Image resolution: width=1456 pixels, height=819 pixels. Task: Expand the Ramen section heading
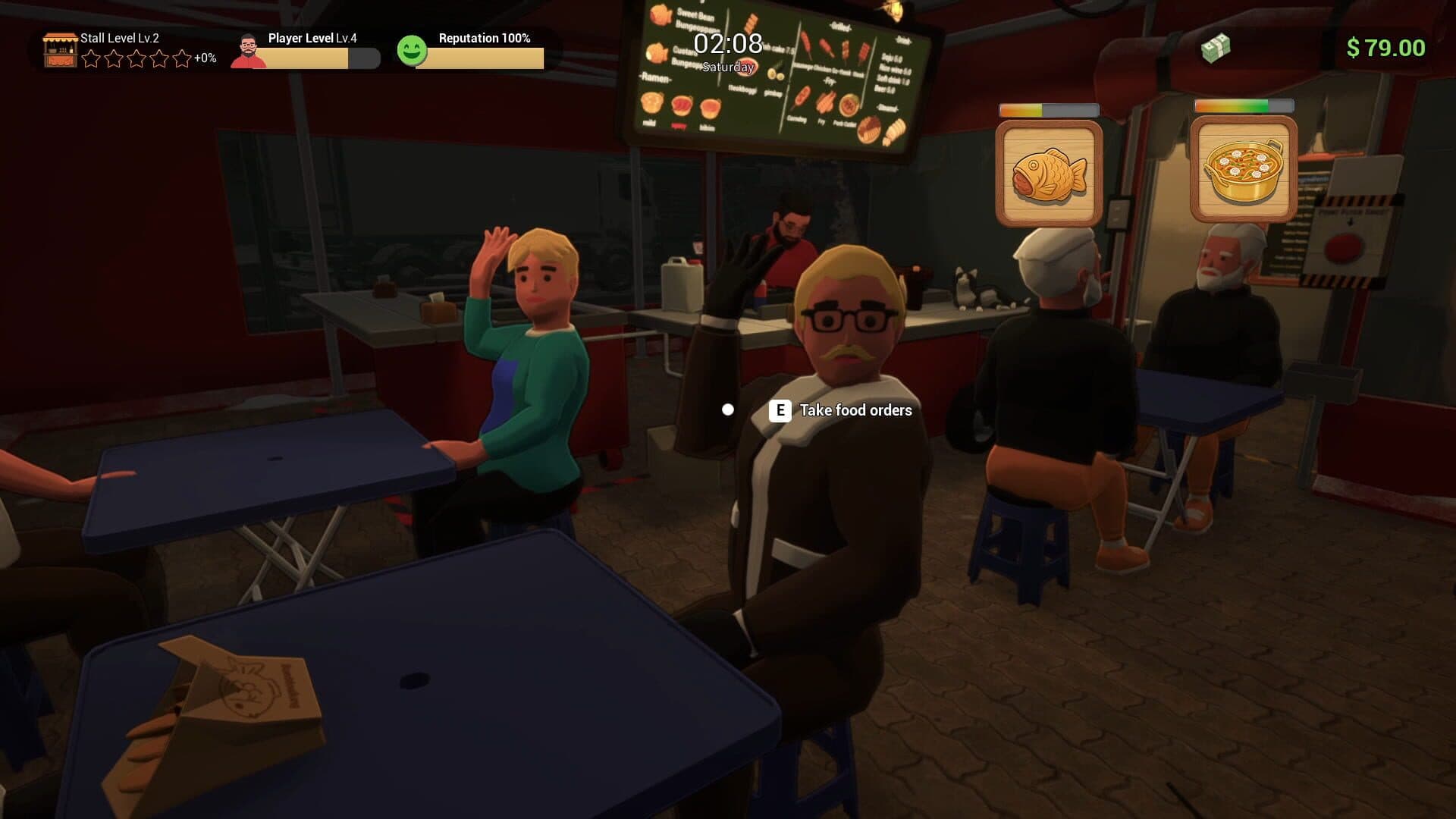pos(655,78)
